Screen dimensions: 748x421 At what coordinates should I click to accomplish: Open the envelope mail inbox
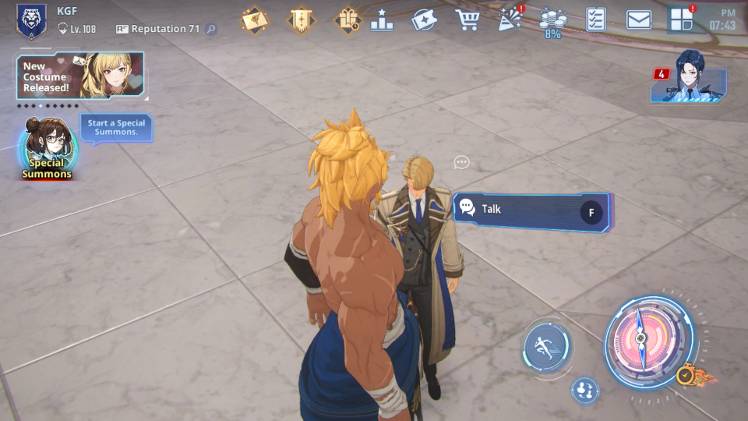click(x=639, y=19)
